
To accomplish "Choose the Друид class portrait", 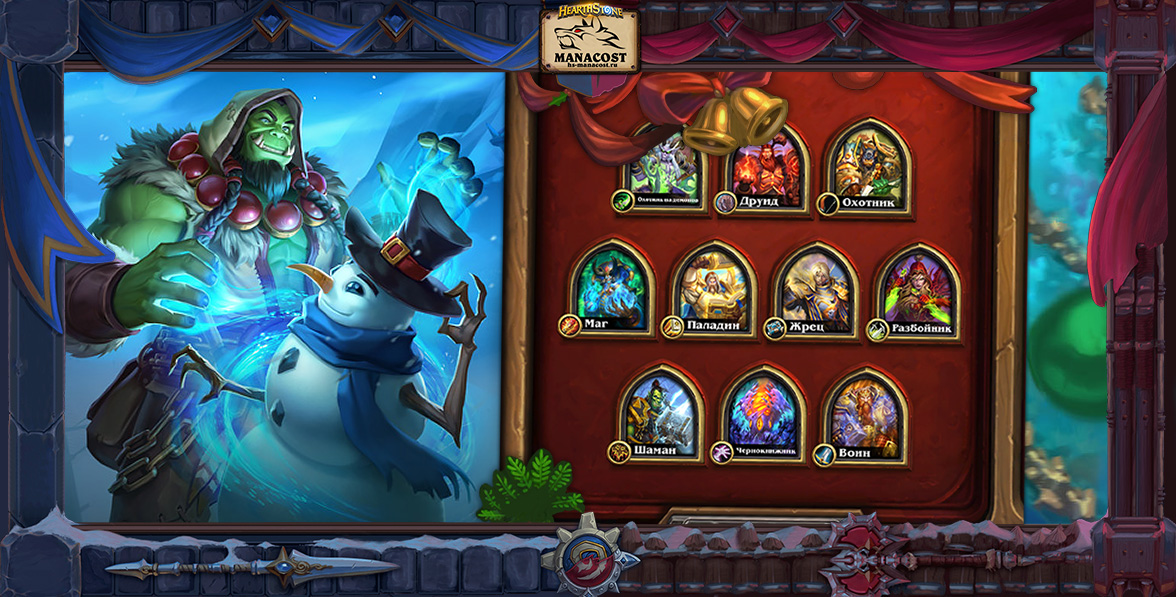I will pos(766,165).
